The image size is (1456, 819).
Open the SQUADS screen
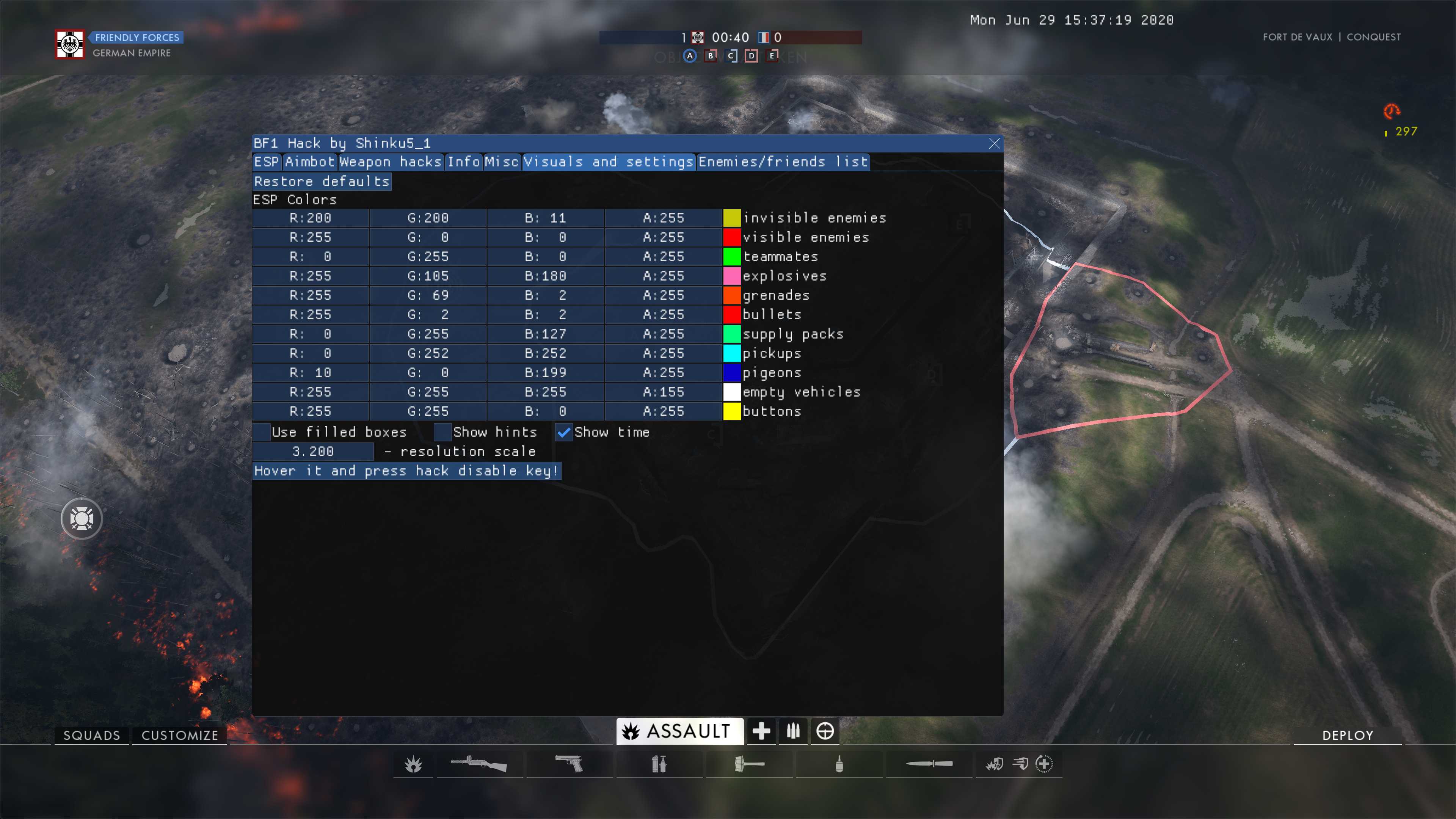coord(91,735)
